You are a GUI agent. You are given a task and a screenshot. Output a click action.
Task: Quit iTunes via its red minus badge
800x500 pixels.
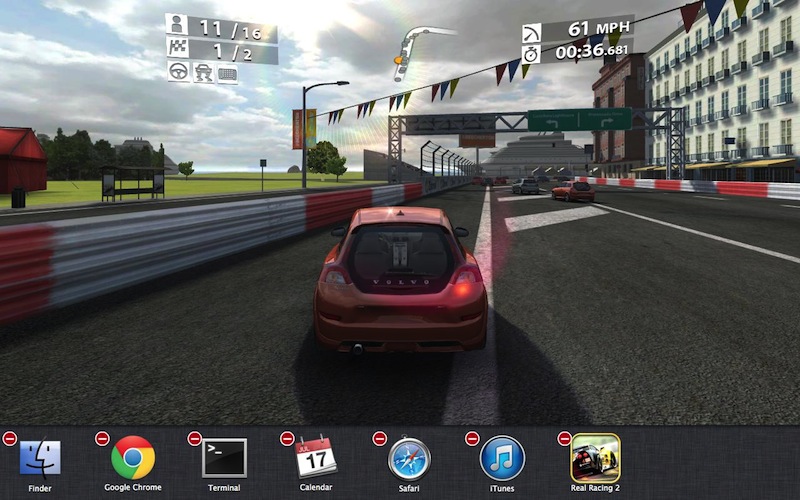[x=472, y=438]
